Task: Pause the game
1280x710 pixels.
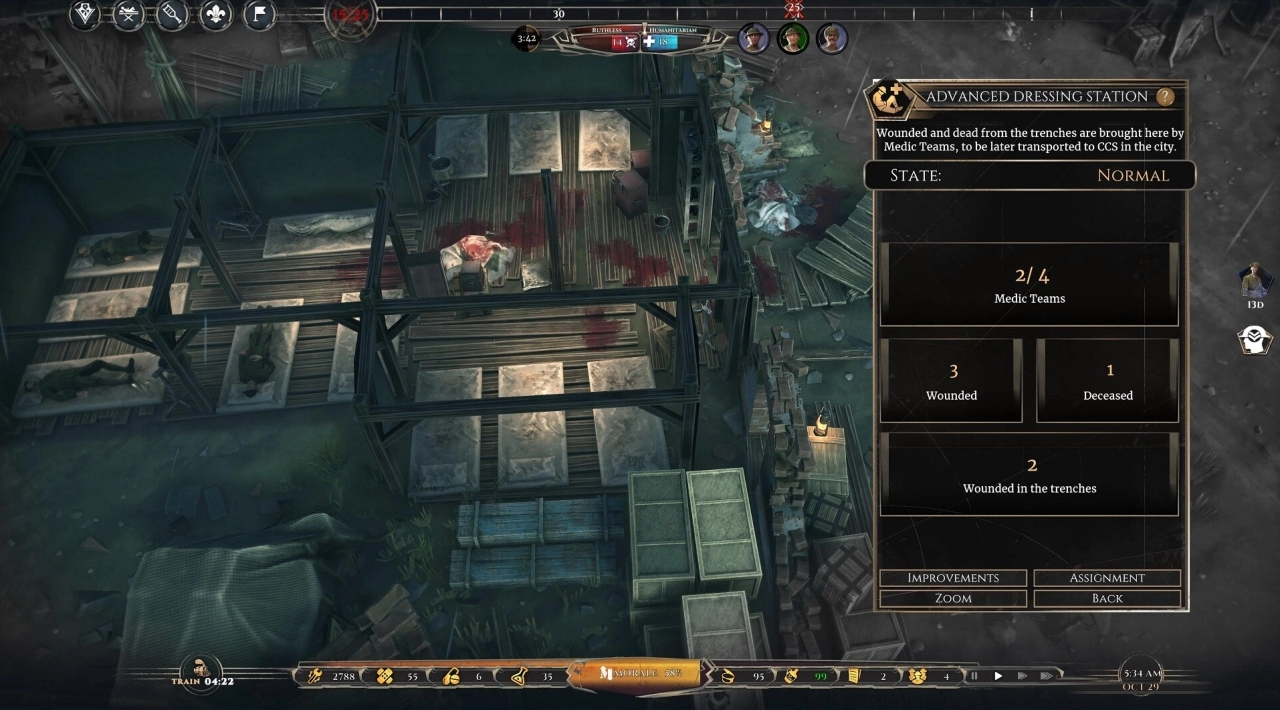Action: click(974, 676)
